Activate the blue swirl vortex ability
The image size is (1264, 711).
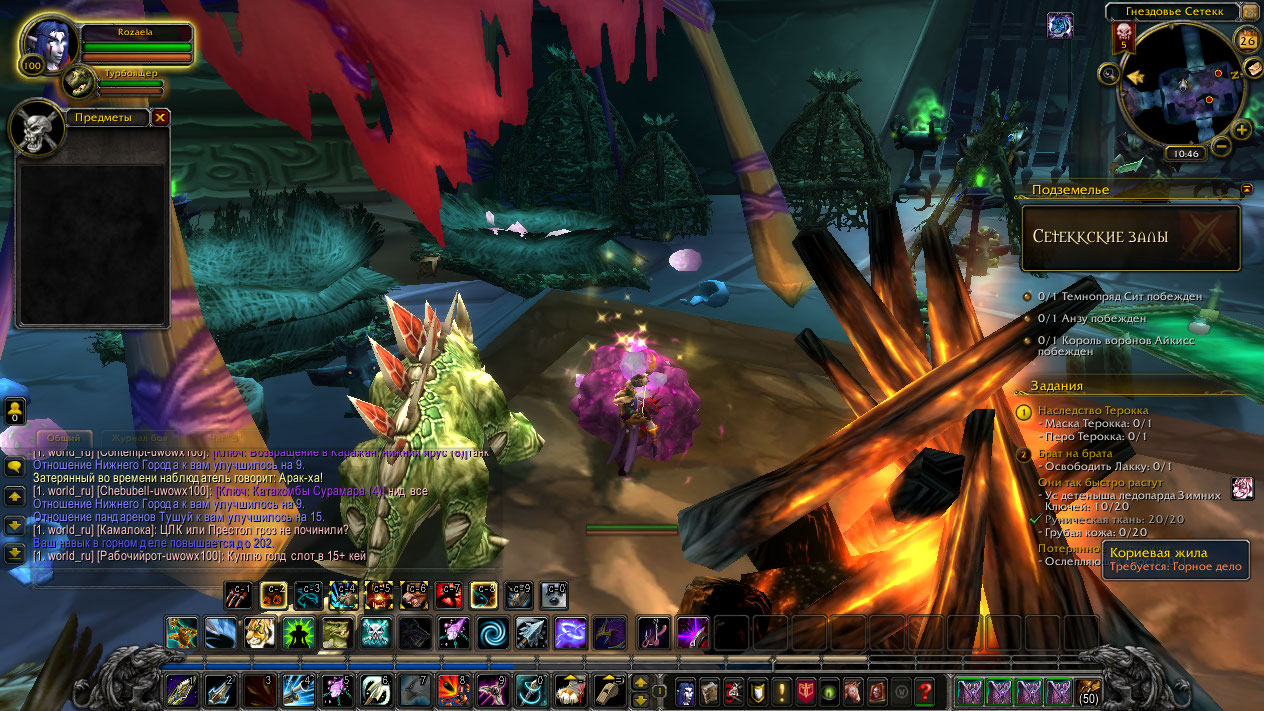pyautogui.click(x=492, y=632)
